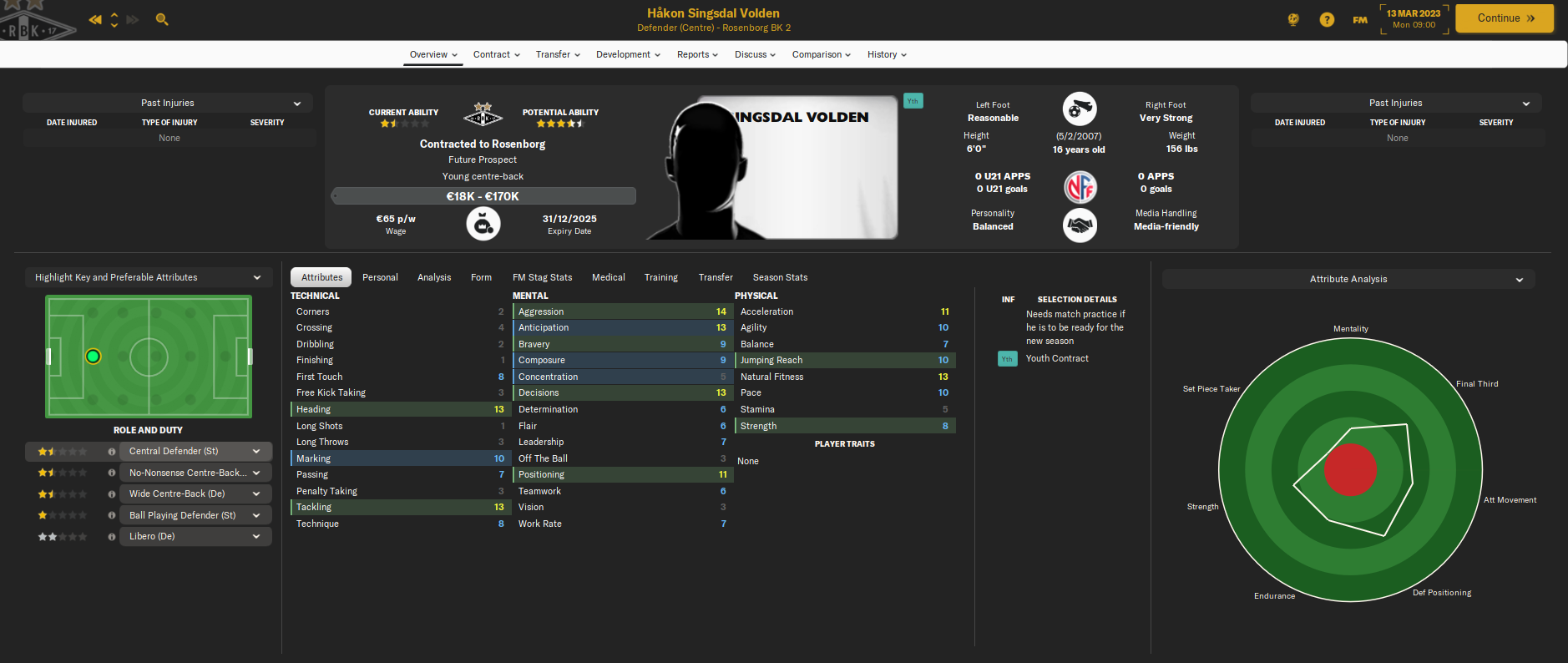Click the FM logo icon in the title bar

click(x=1359, y=18)
